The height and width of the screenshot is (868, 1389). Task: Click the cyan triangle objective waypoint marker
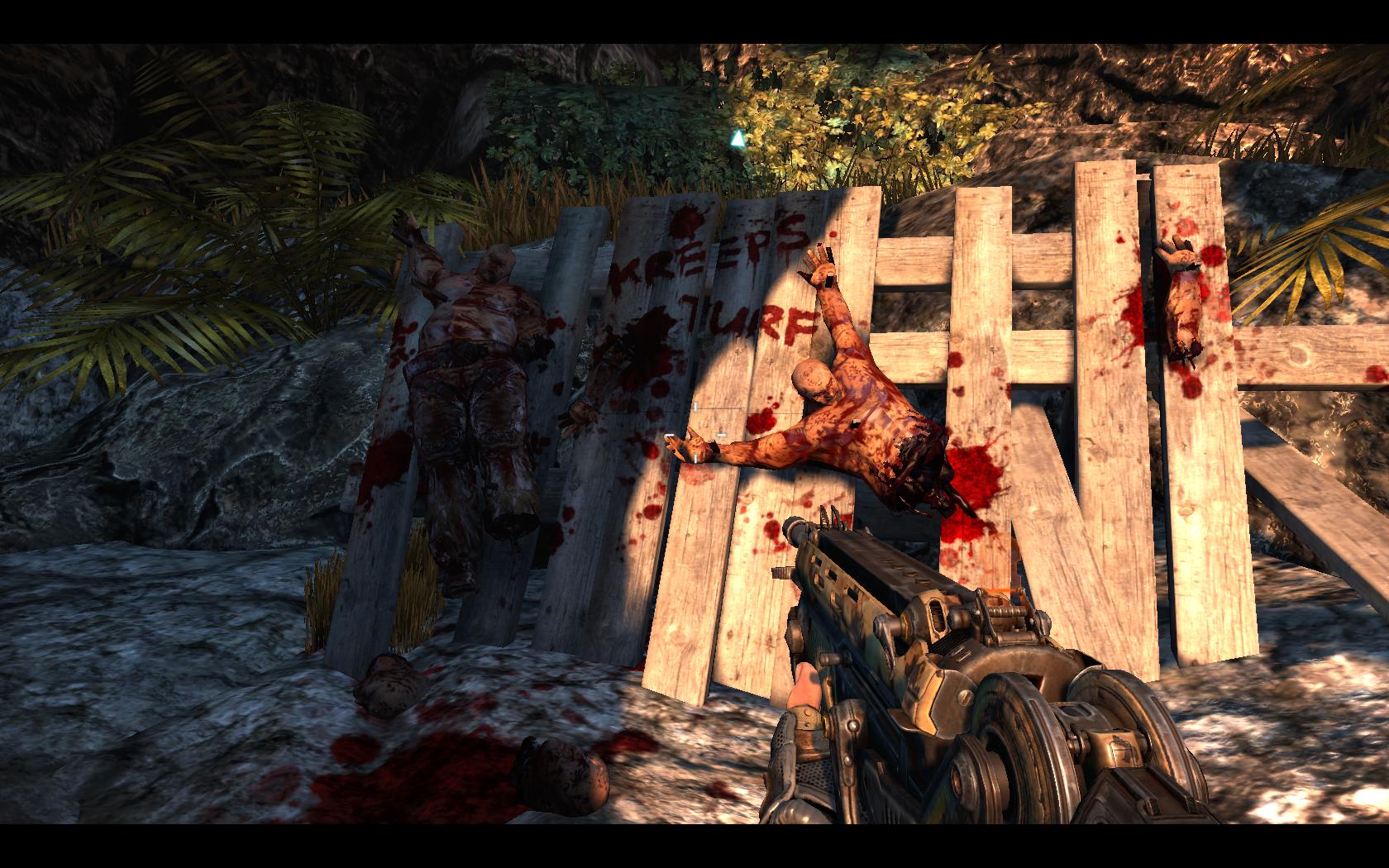737,138
